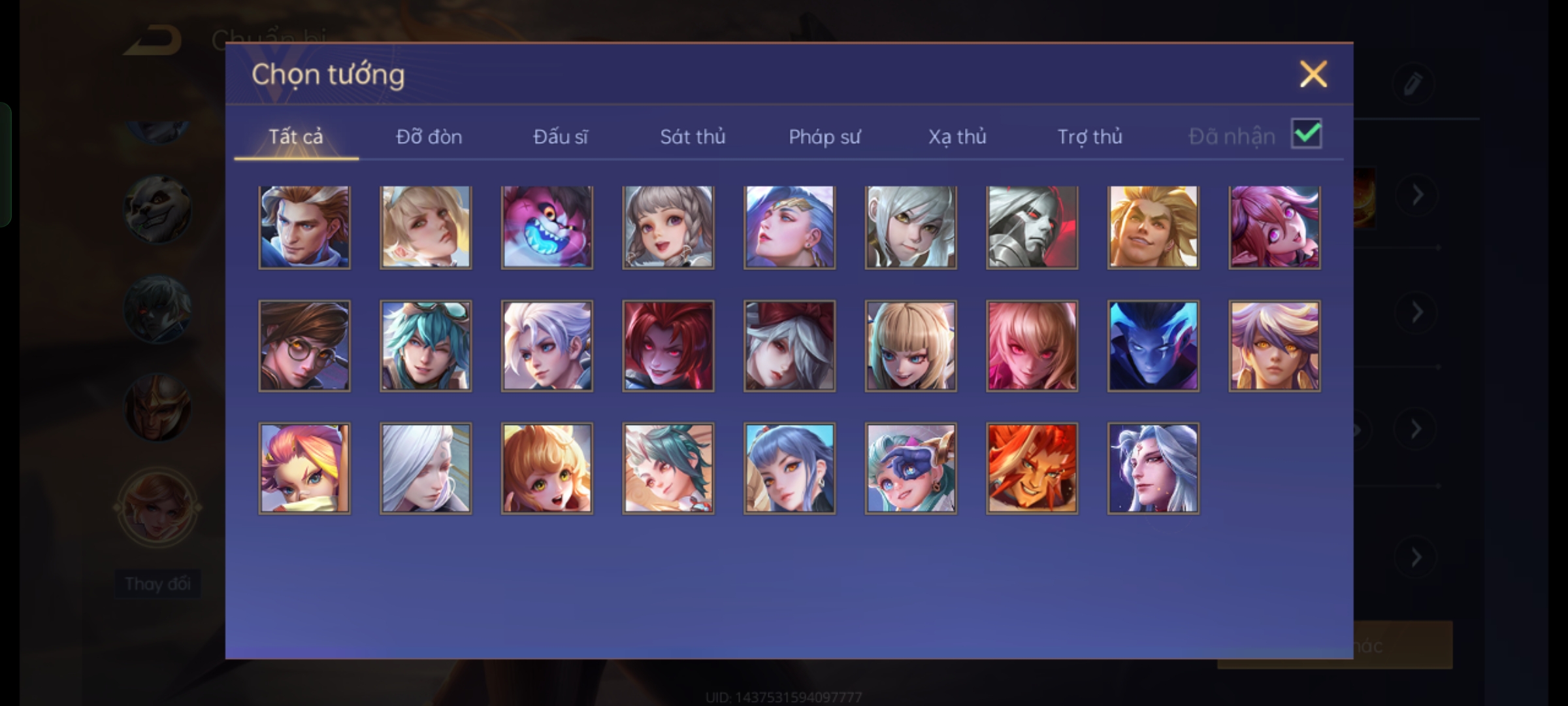View the Trợ thủ hero list
The width and height of the screenshot is (1568, 706).
pos(1090,137)
